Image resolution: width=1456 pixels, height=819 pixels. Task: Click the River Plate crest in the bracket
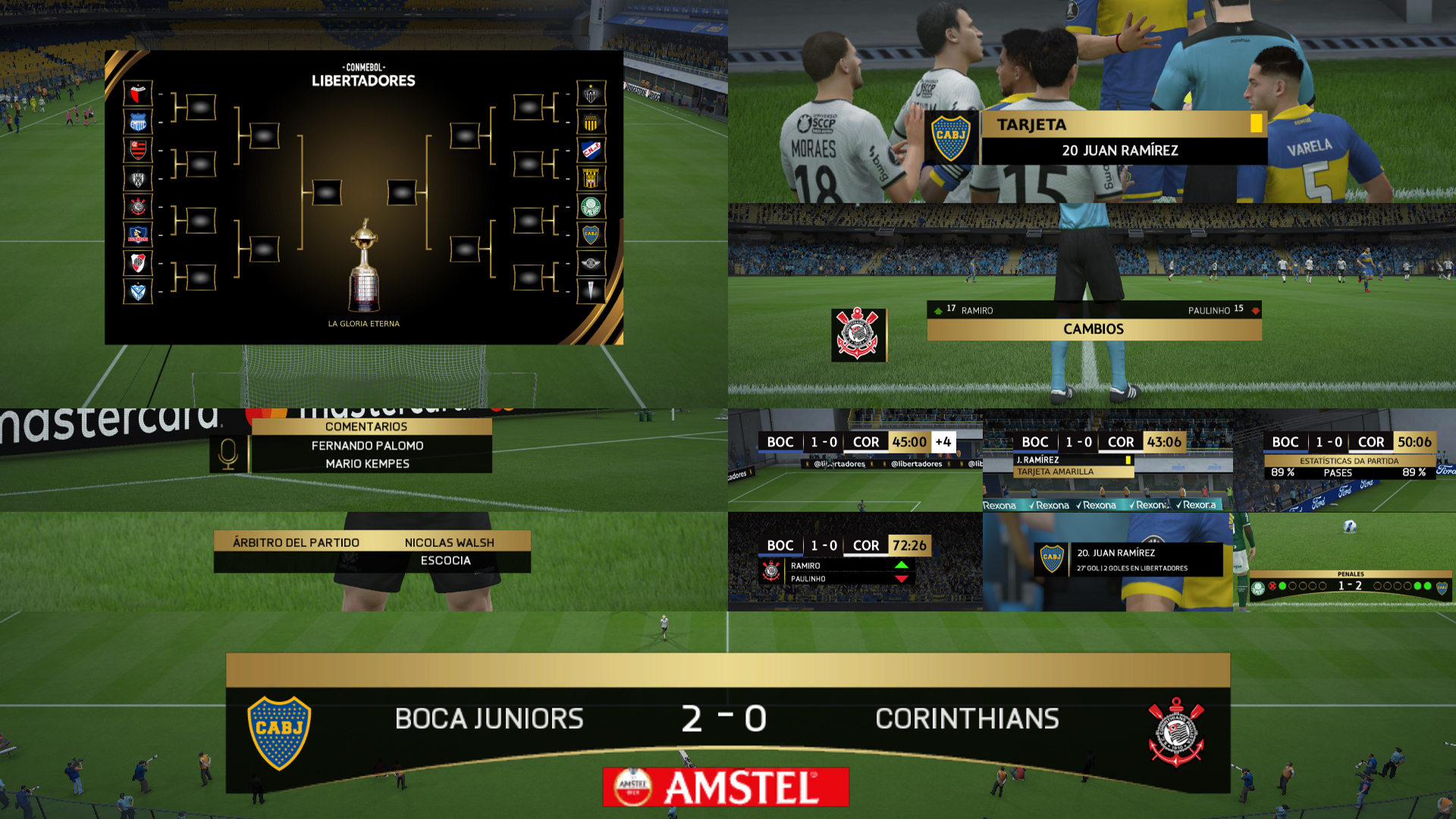pos(136,263)
